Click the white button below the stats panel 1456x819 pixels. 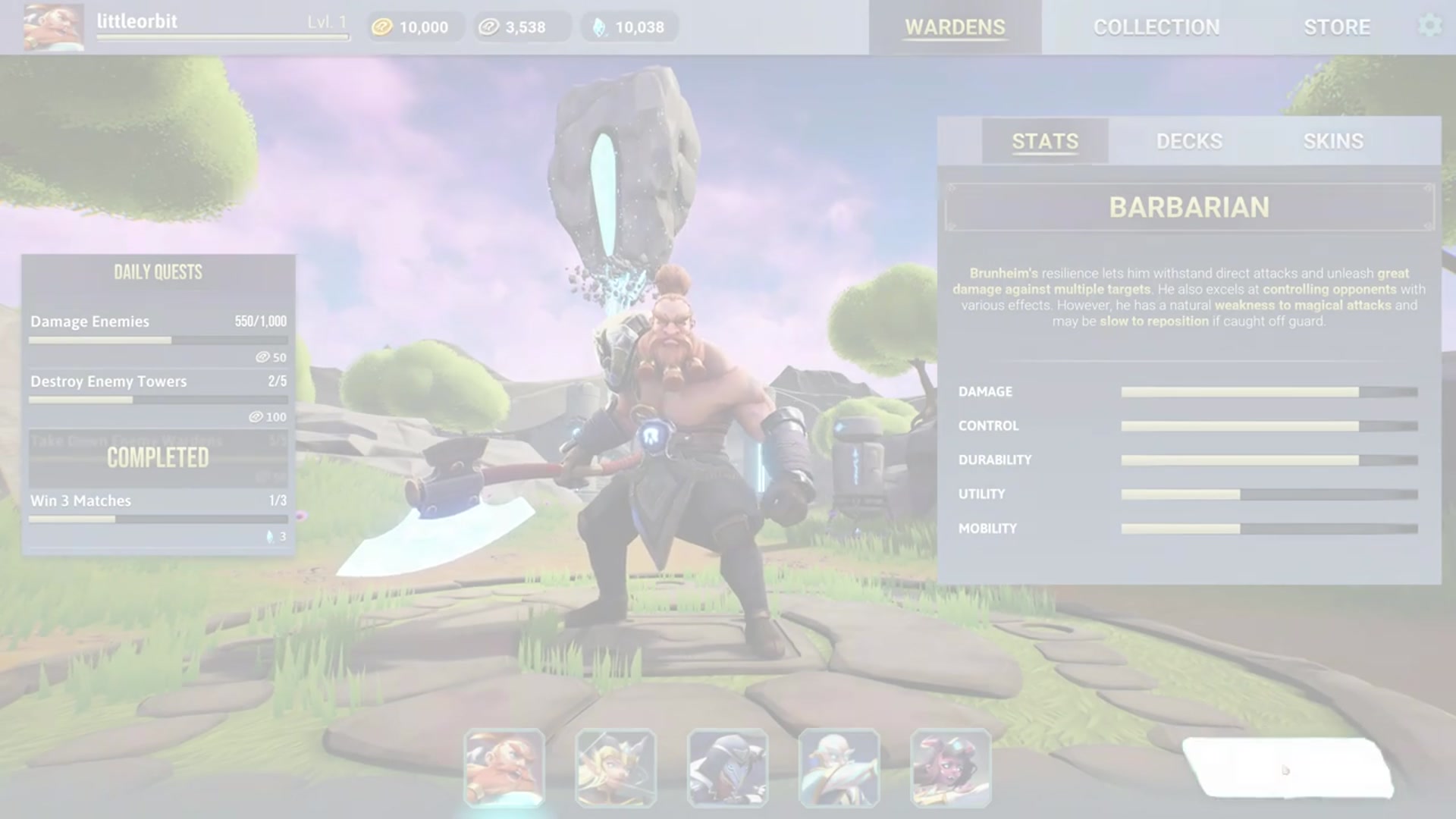coord(1287,767)
